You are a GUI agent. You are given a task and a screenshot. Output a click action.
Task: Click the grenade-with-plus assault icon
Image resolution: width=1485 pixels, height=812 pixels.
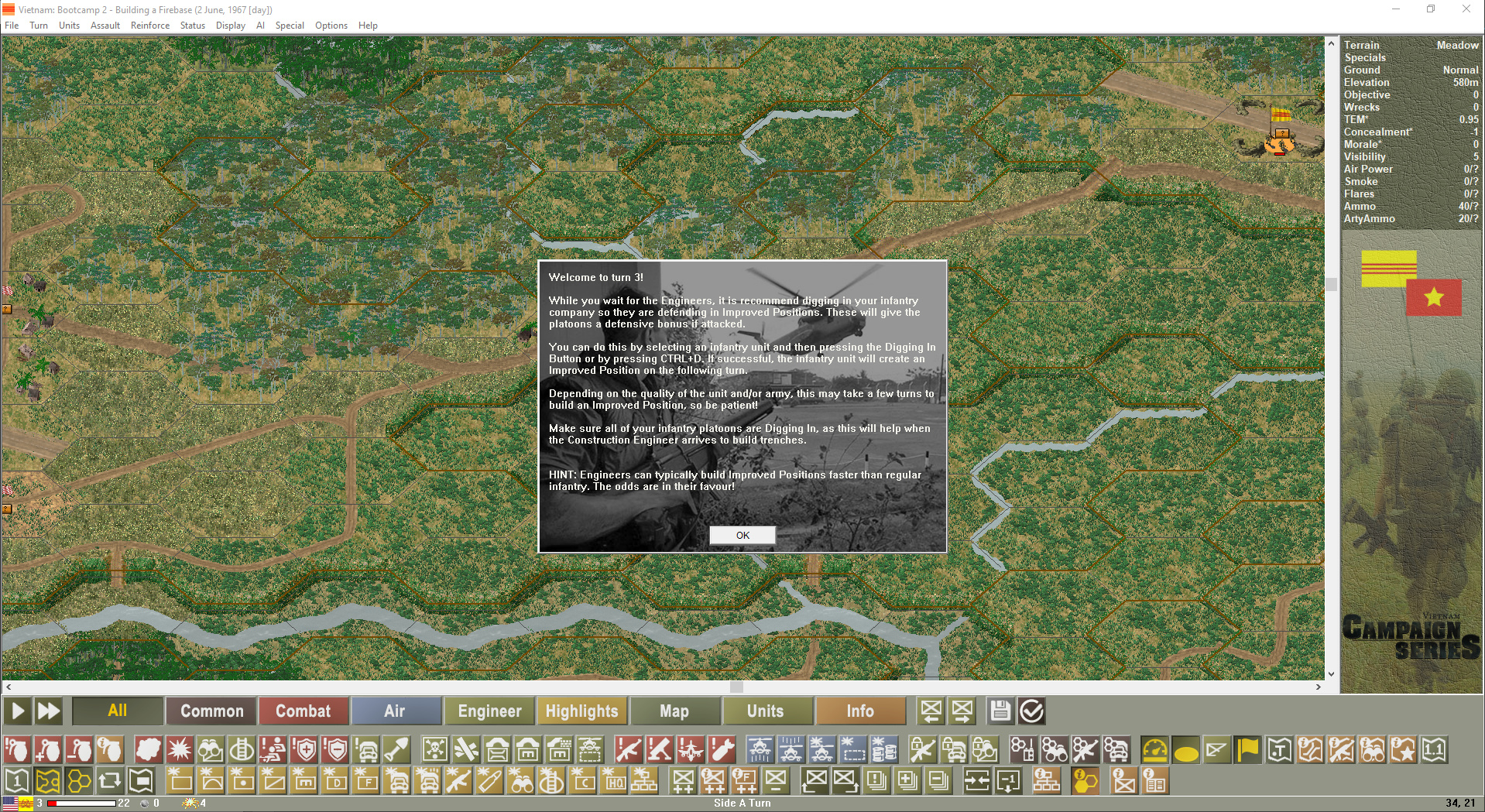click(49, 749)
